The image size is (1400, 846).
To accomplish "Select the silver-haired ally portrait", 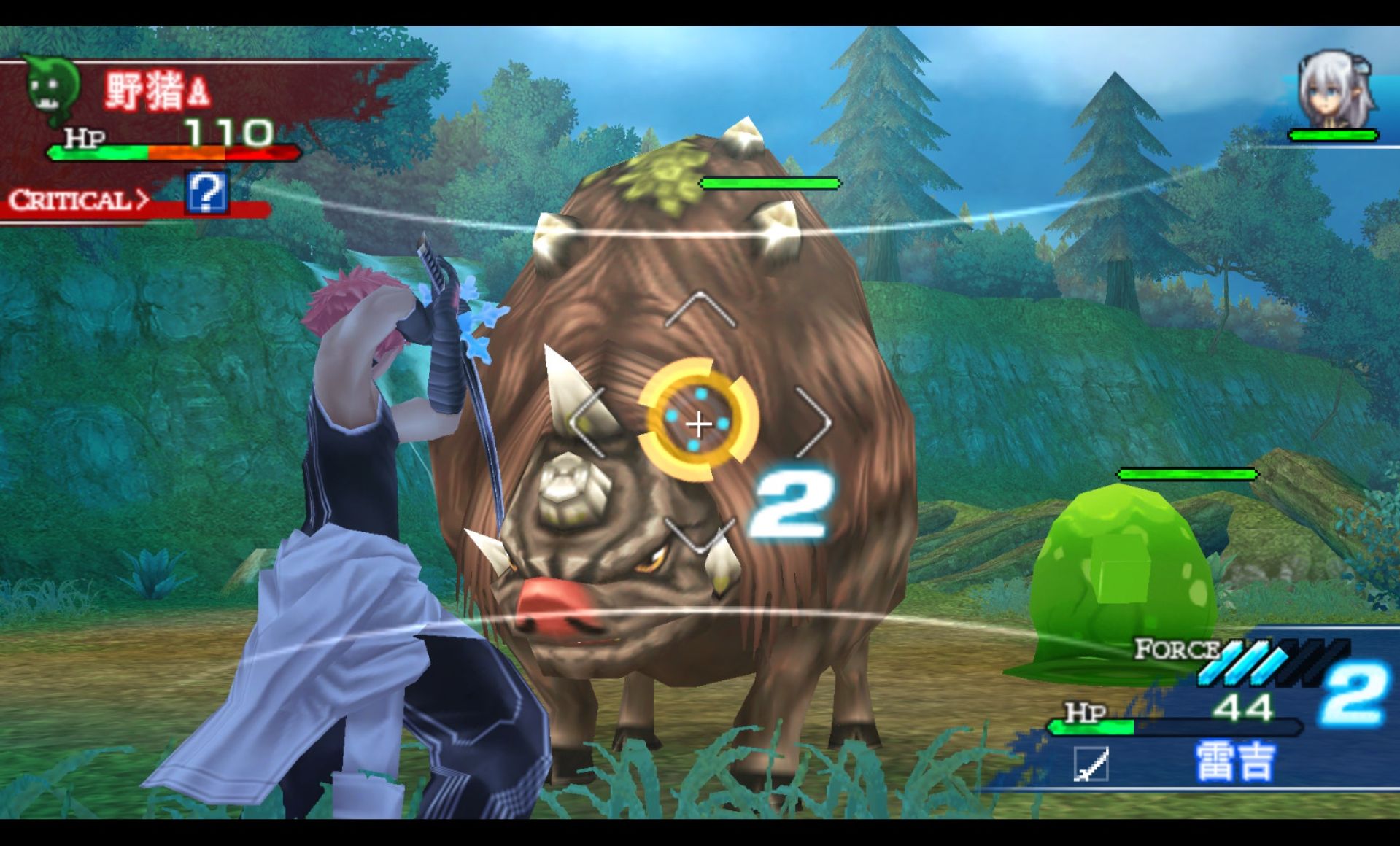I will 1334,90.
